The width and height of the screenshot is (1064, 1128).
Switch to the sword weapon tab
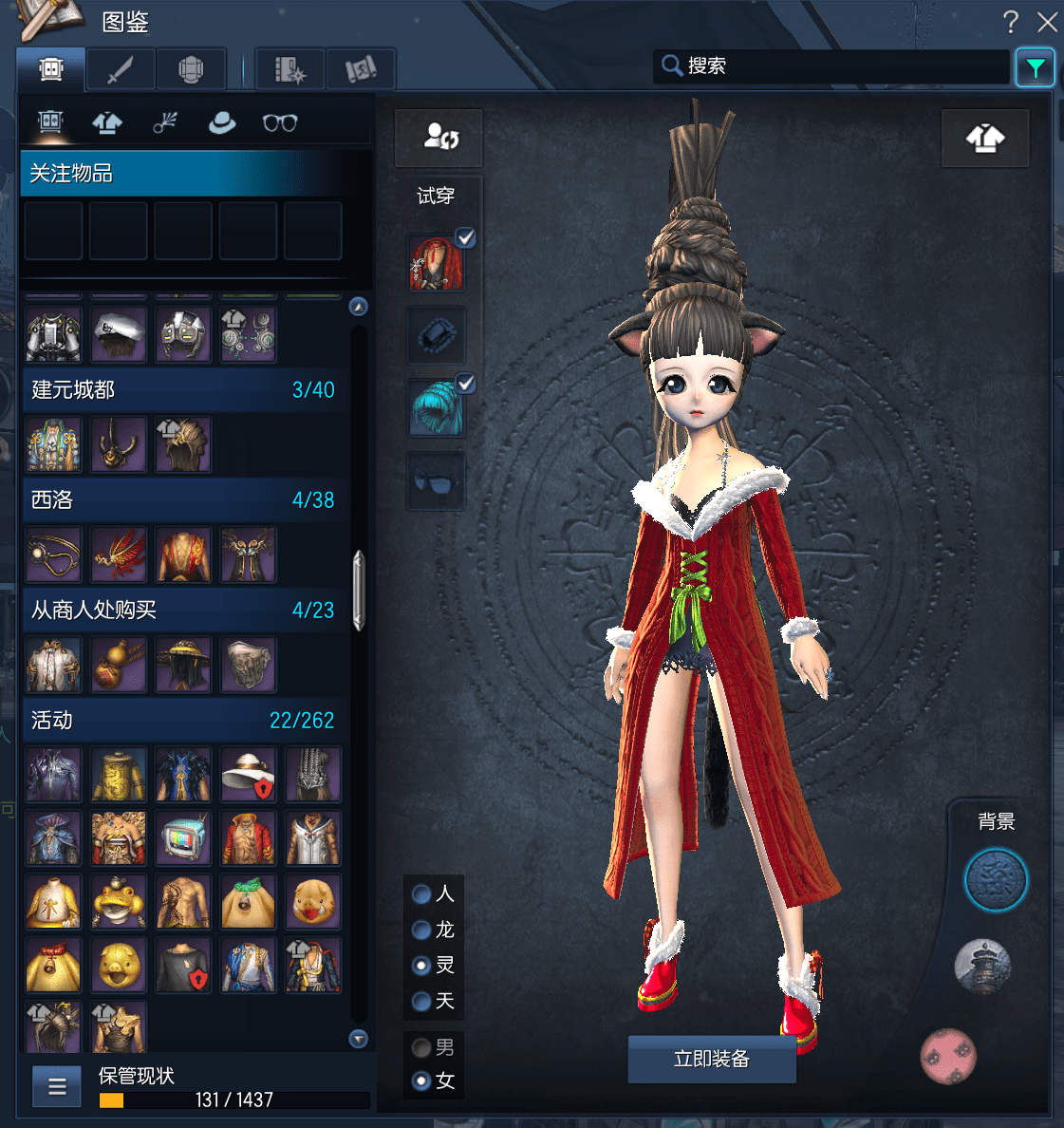(x=121, y=69)
